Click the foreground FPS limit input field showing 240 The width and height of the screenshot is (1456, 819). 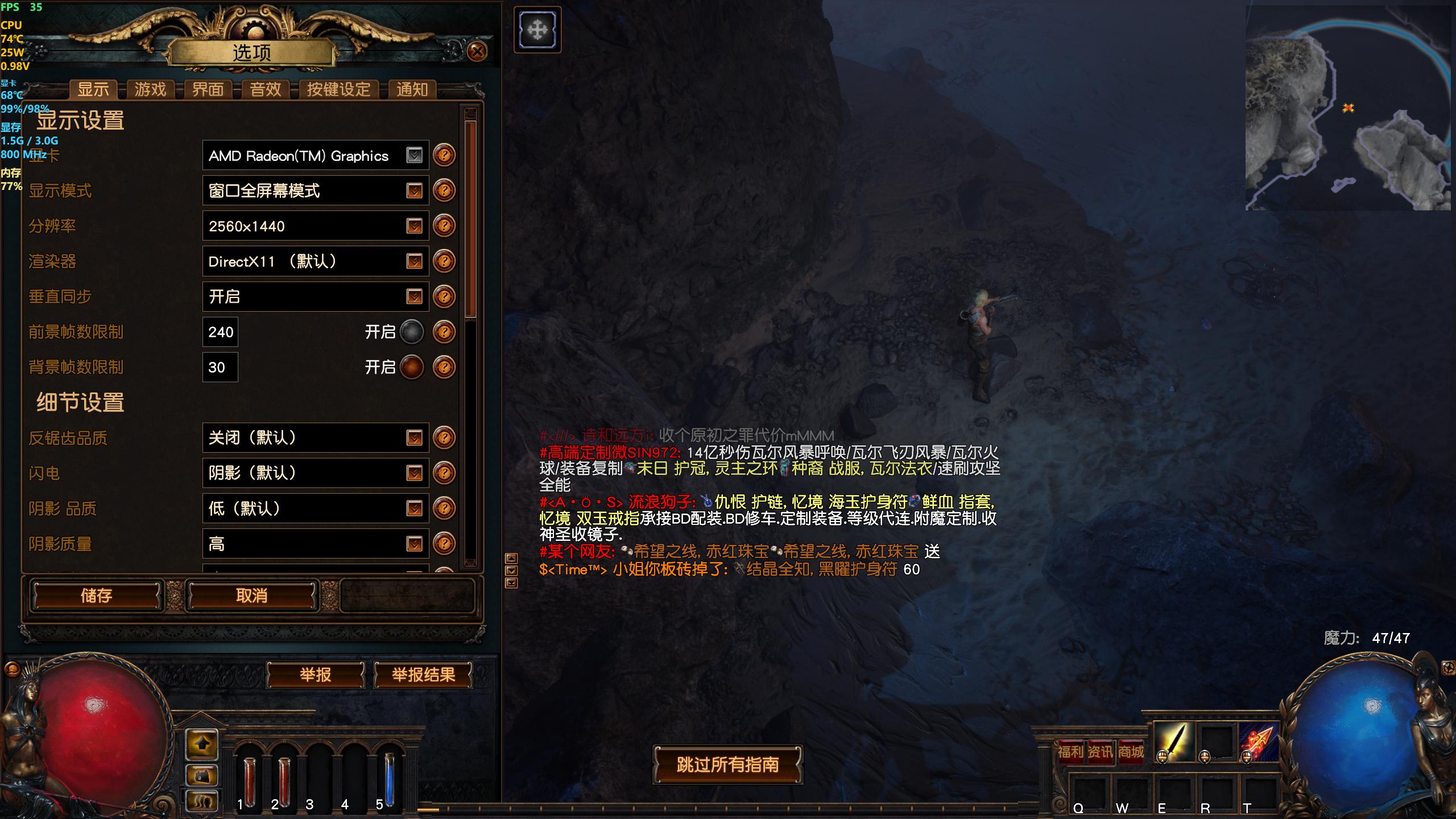(x=220, y=332)
